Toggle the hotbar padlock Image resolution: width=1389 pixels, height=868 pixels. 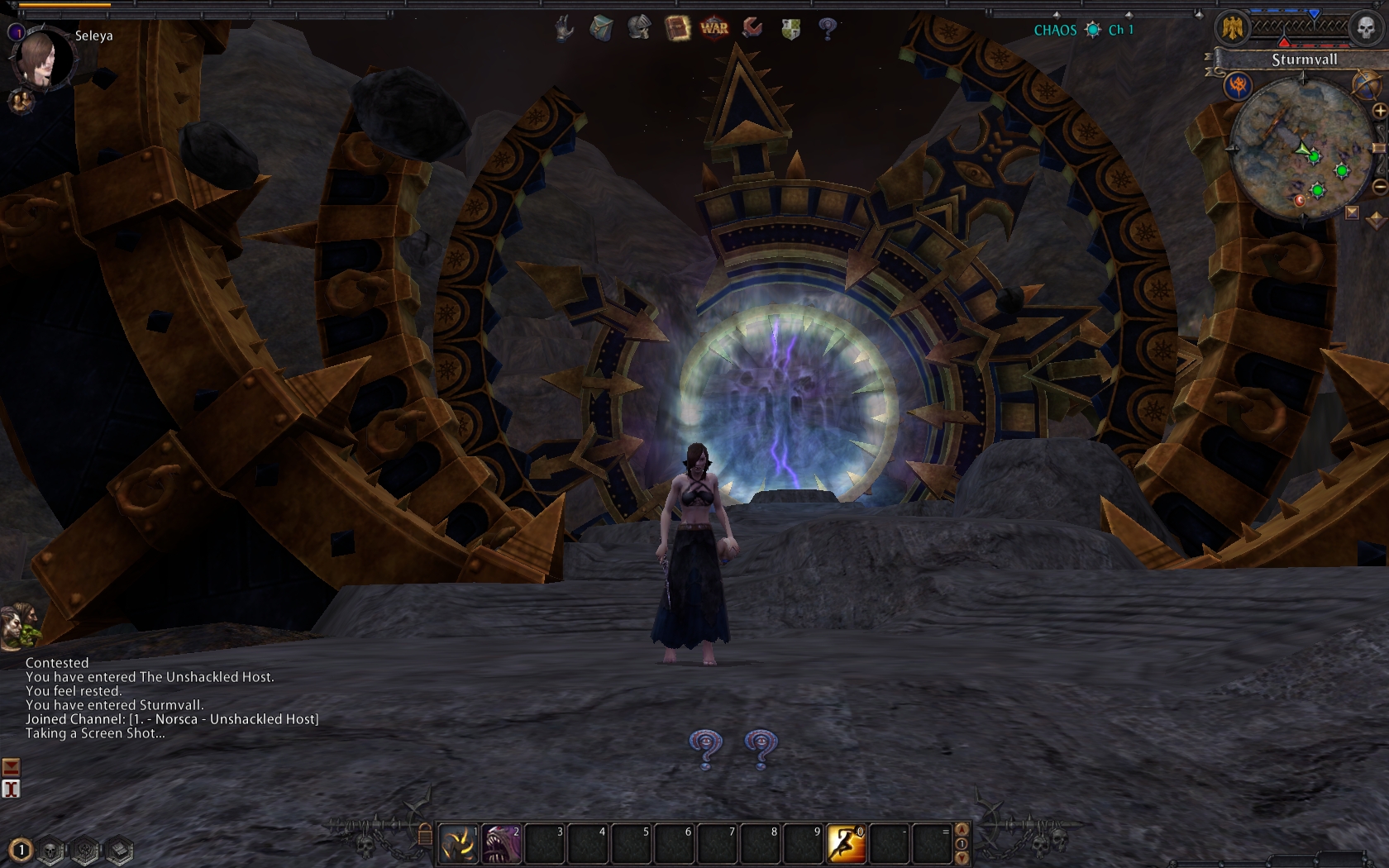425,835
